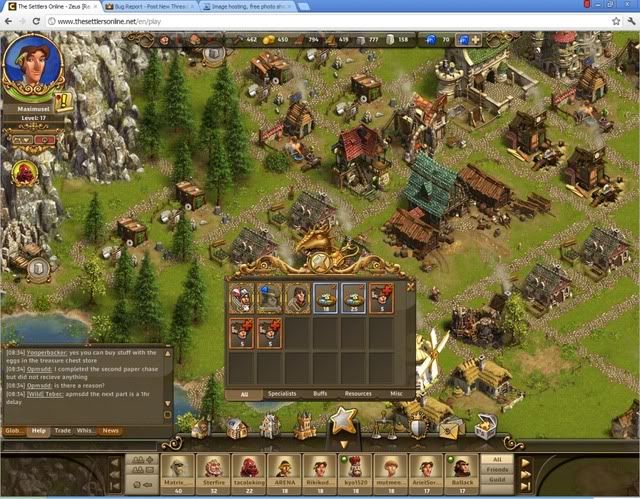Visit friend Sterfire's portrait
This screenshot has width=640, height=499.
211,468
